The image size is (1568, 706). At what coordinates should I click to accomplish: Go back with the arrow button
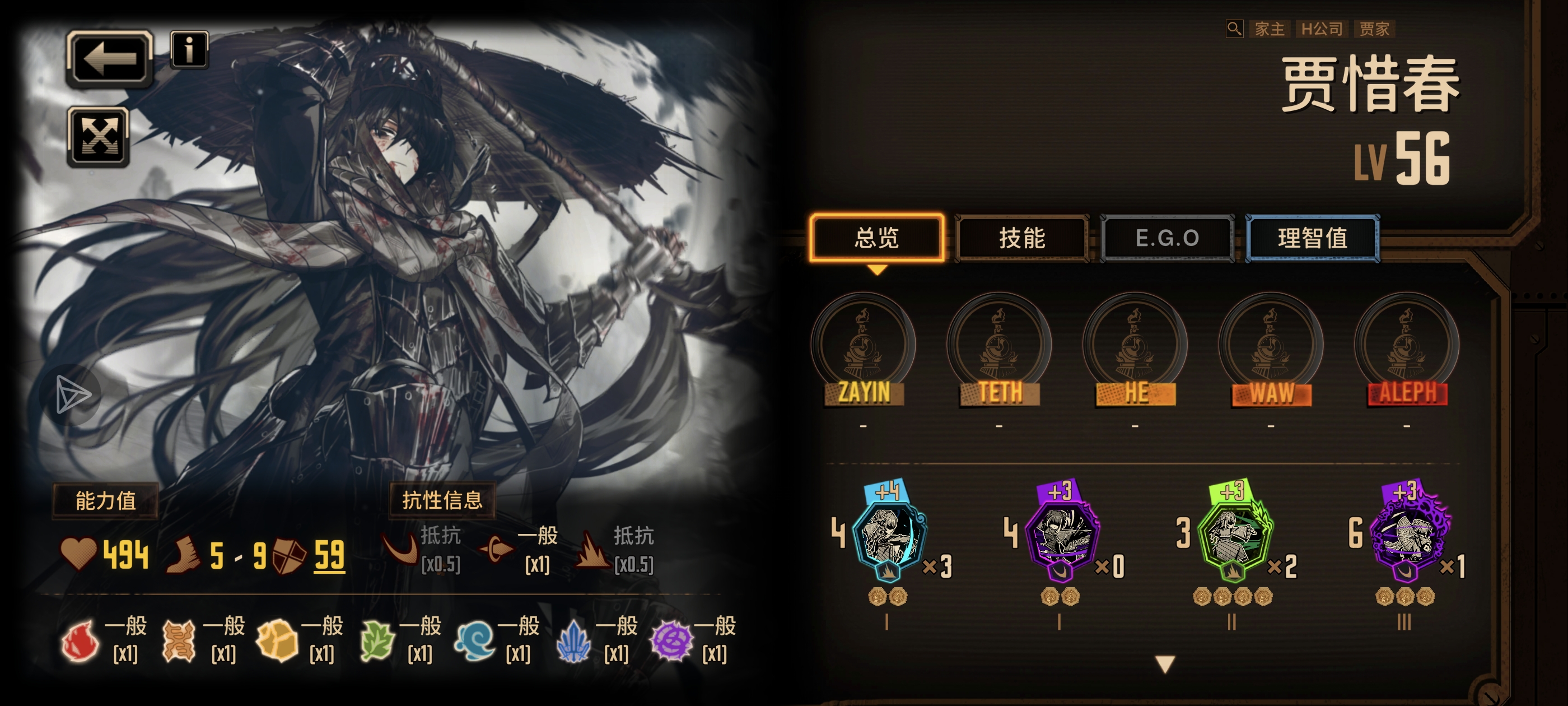click(109, 58)
